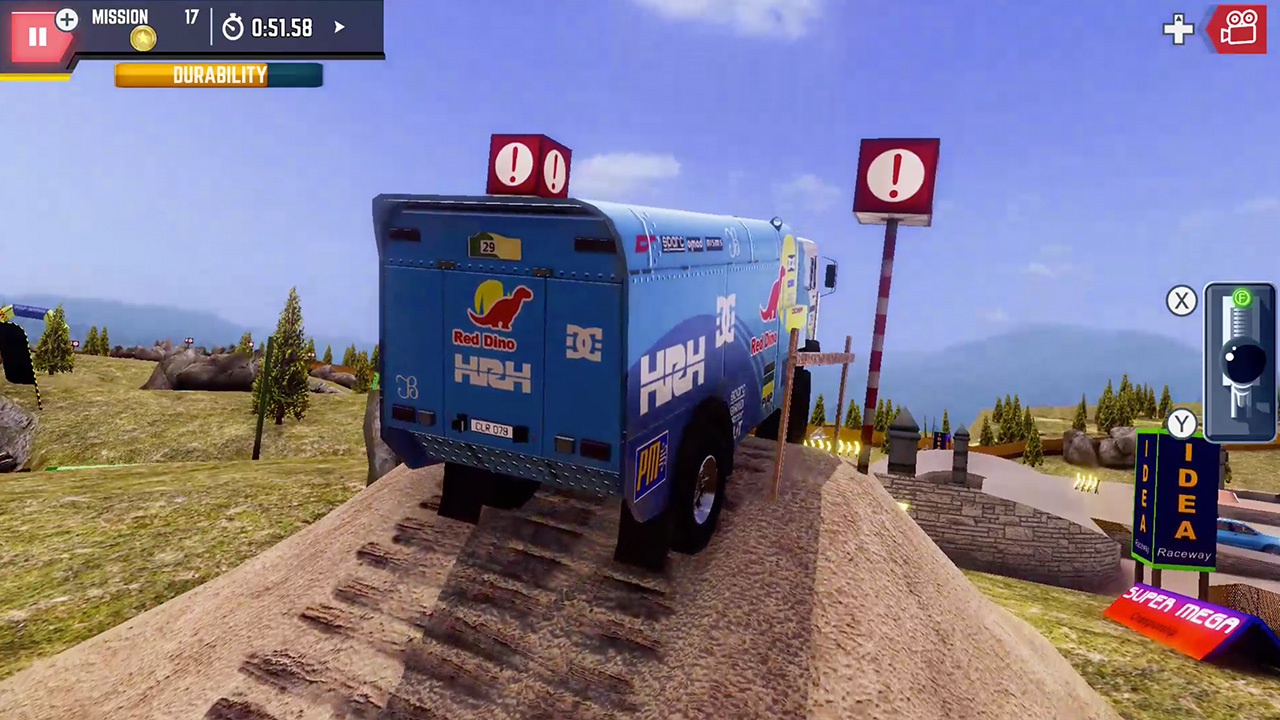1280x720 pixels.
Task: Click the gear shifter panel background
Action: click(1215, 425)
